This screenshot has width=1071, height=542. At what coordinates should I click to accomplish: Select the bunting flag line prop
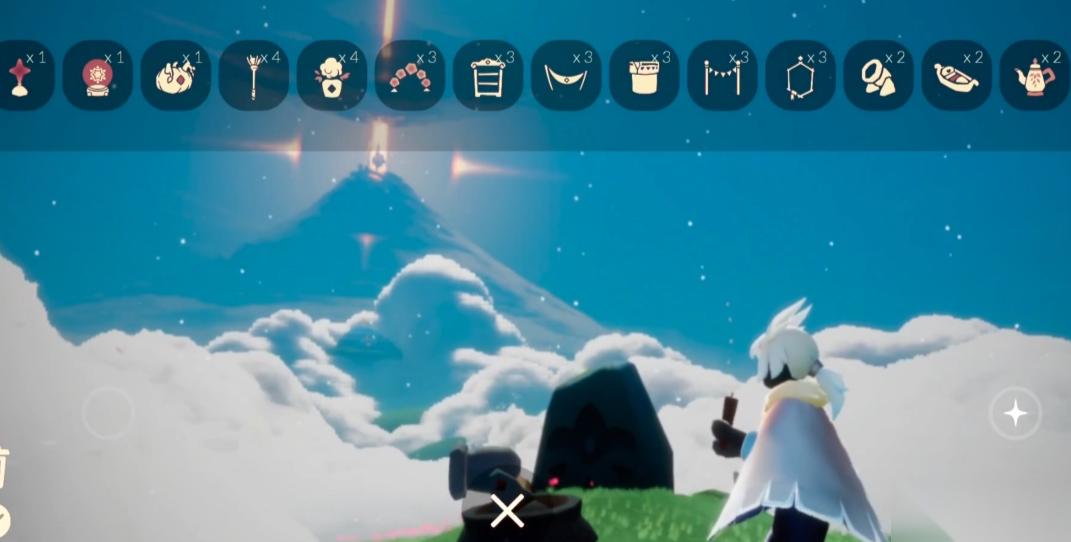[x=722, y=75]
